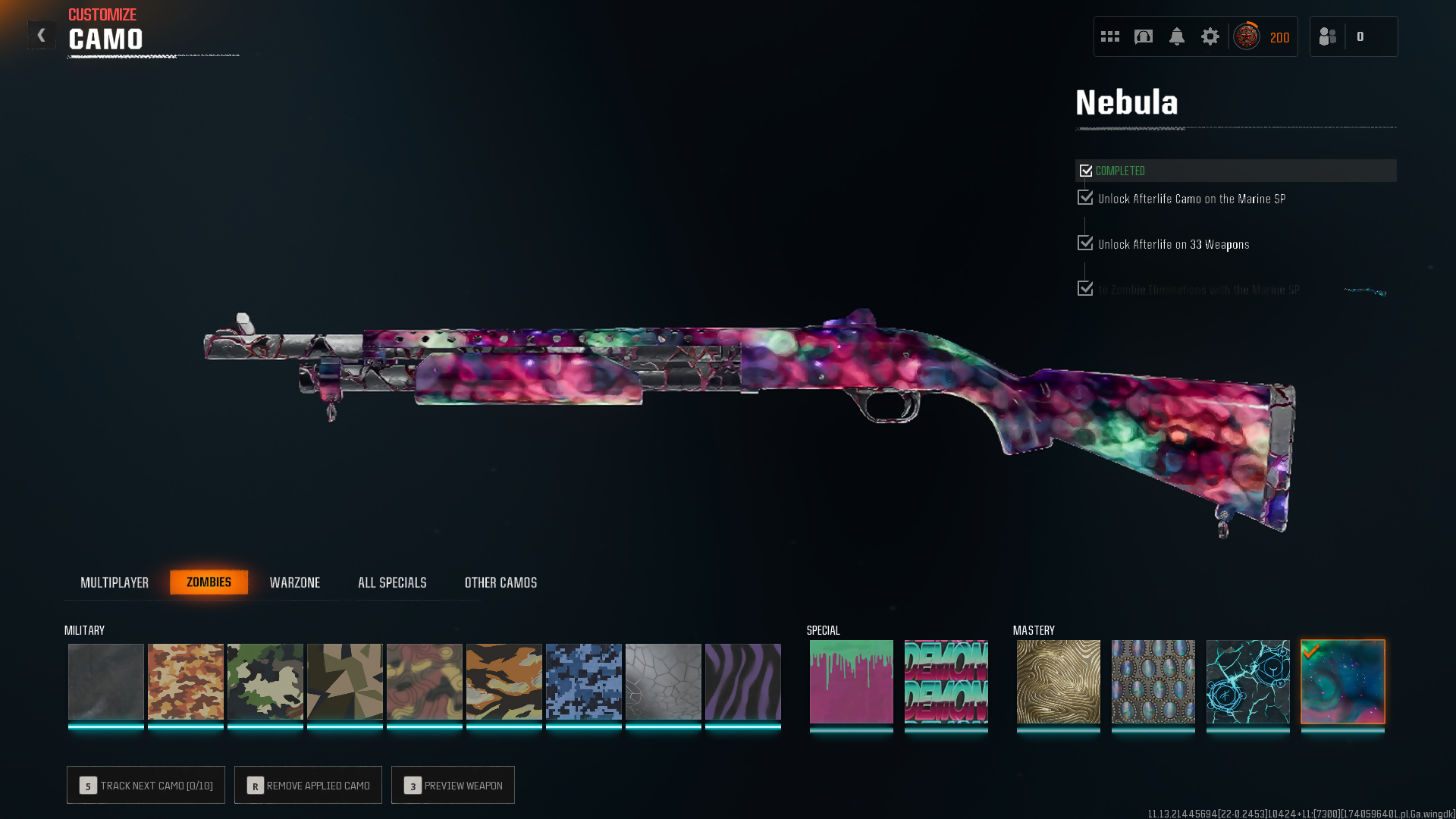Switch to Other Camos tab
Image resolution: width=1456 pixels, height=819 pixels.
pos(500,582)
